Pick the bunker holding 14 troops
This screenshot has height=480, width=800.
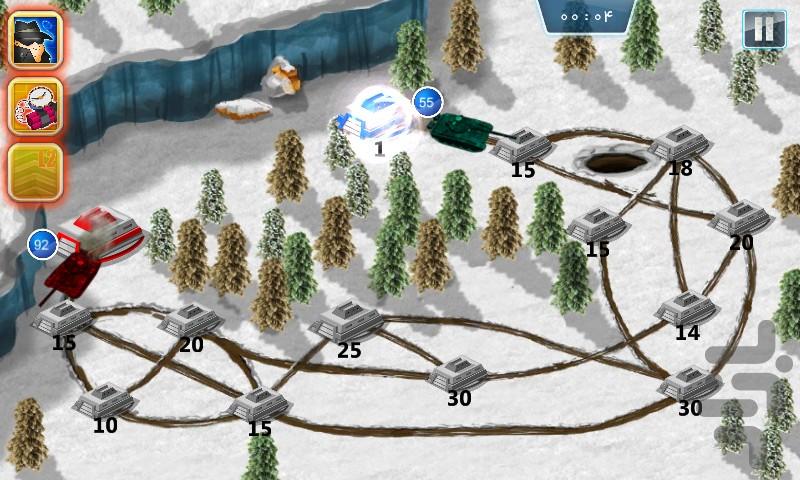686,308
